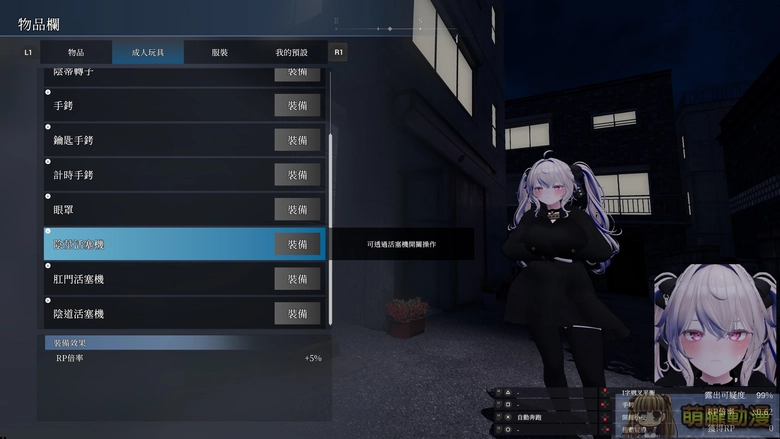Click 裝備 on the highlighted blue row
The image size is (780, 439).
(297, 244)
